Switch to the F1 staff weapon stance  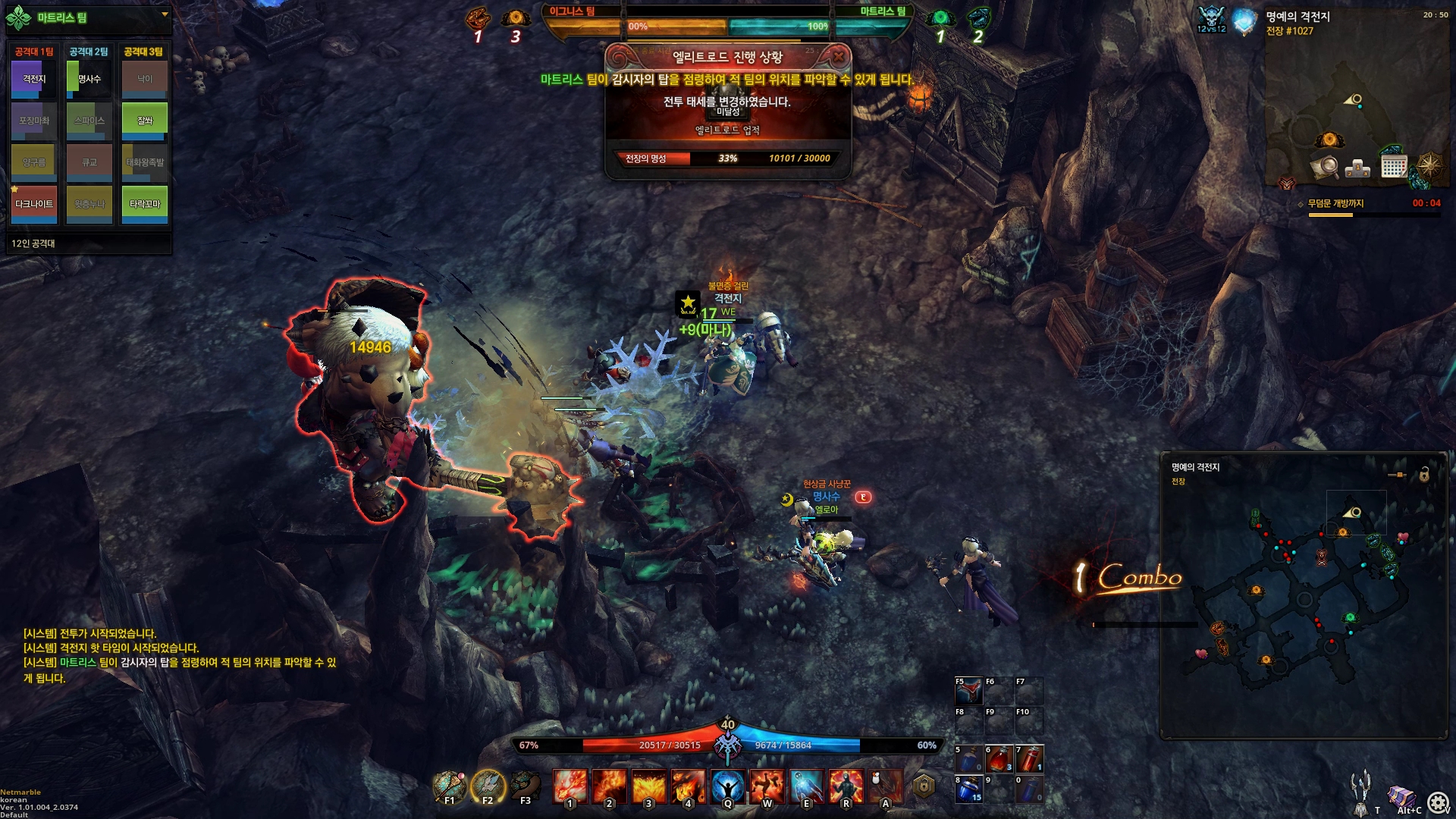point(449,786)
